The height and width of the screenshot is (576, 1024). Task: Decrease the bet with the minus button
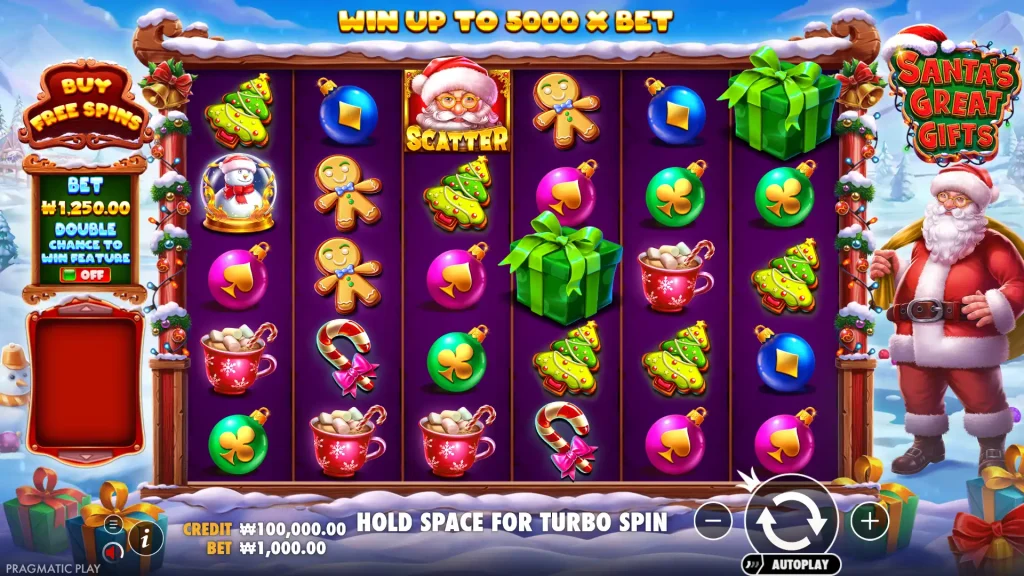click(x=713, y=521)
